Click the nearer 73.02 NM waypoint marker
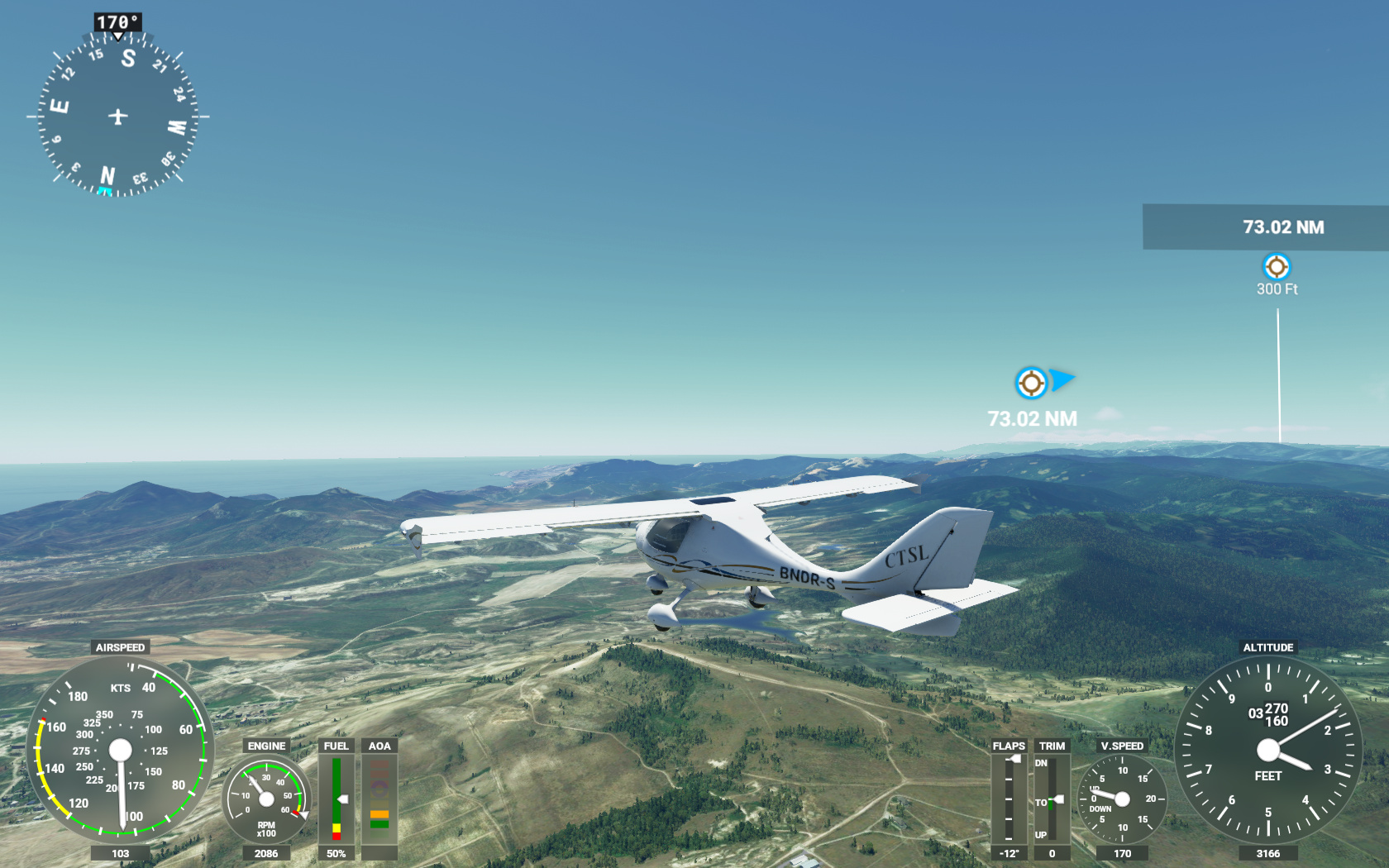The height and width of the screenshot is (868, 1389). 1031,383
